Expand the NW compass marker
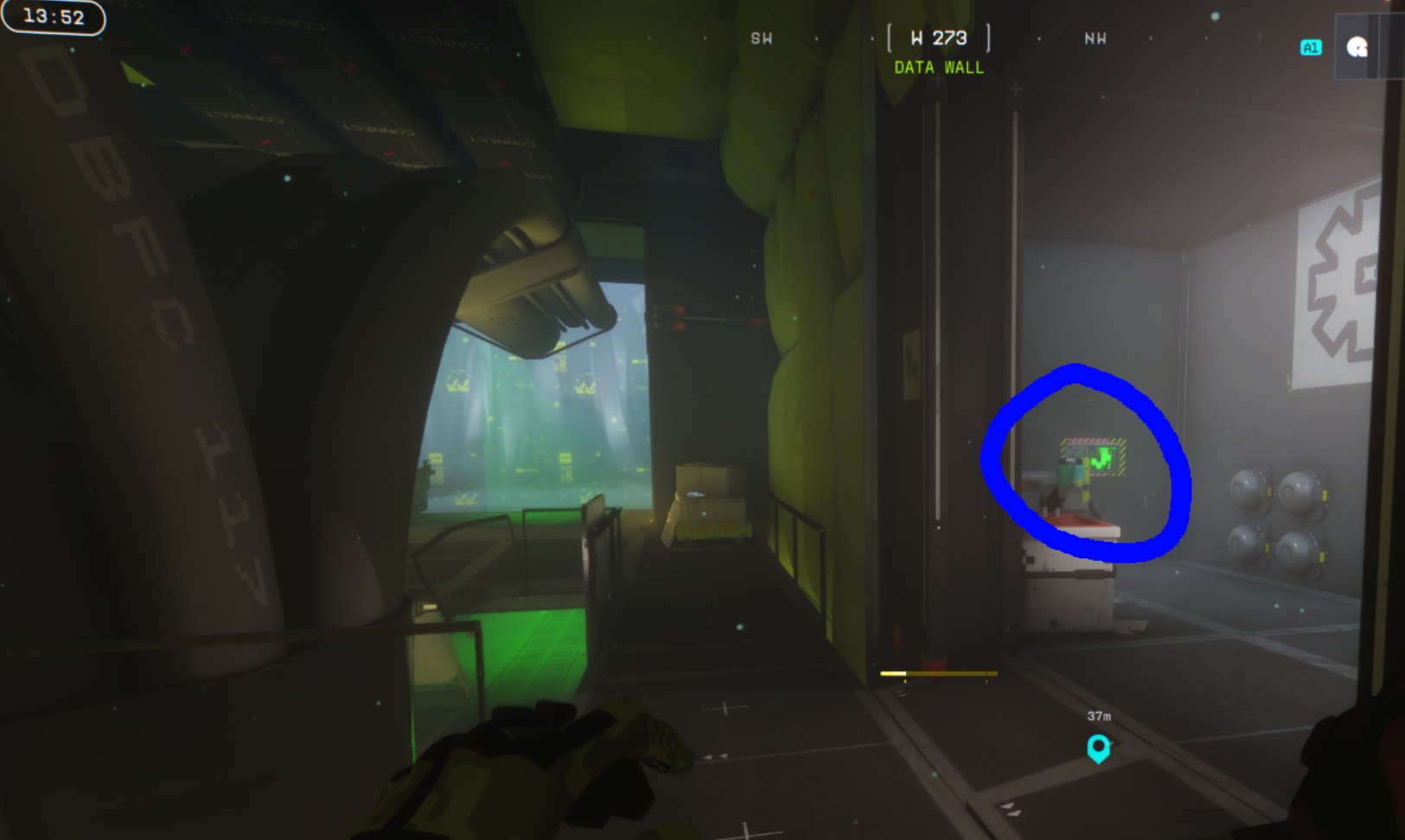Screen dimensions: 1405x840 (1095, 38)
